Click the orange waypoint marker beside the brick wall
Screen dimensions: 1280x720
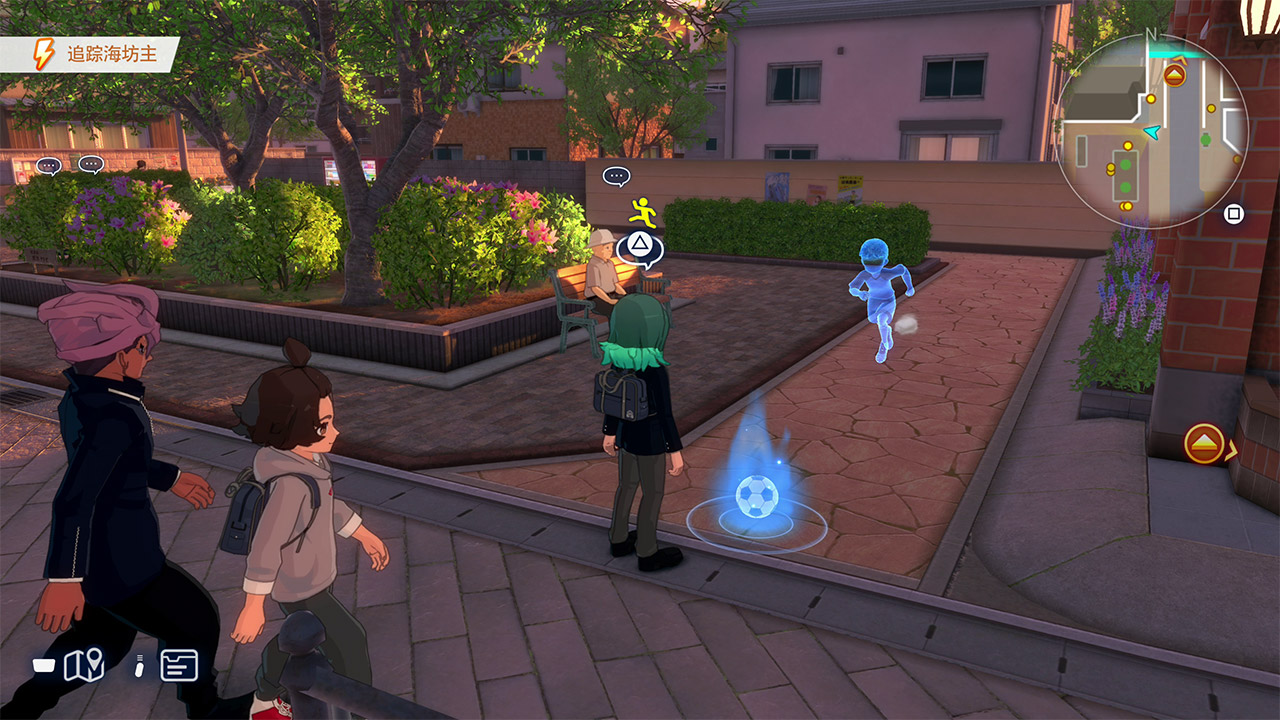point(1204,443)
